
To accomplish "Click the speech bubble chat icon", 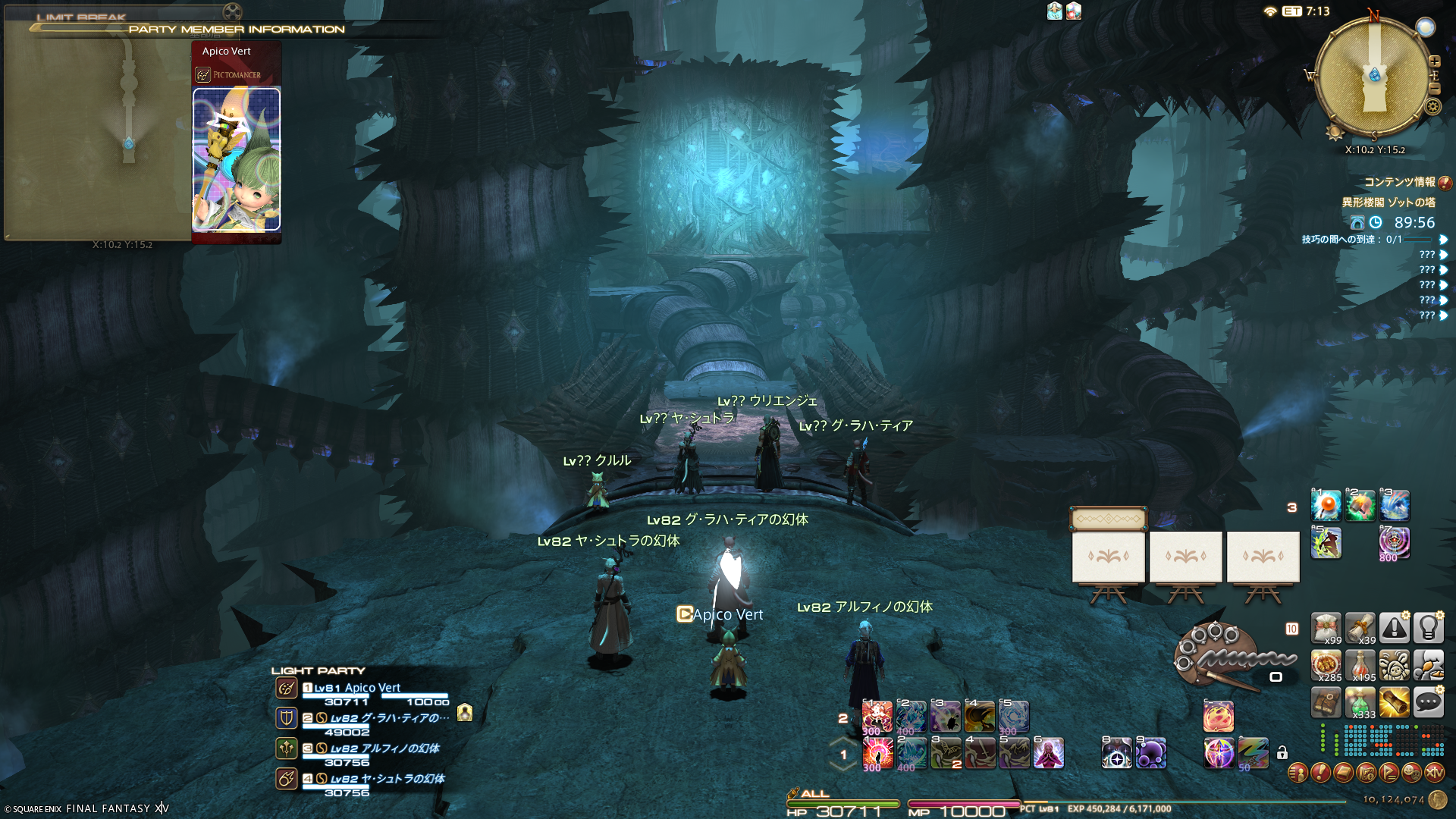I will 1429,703.
